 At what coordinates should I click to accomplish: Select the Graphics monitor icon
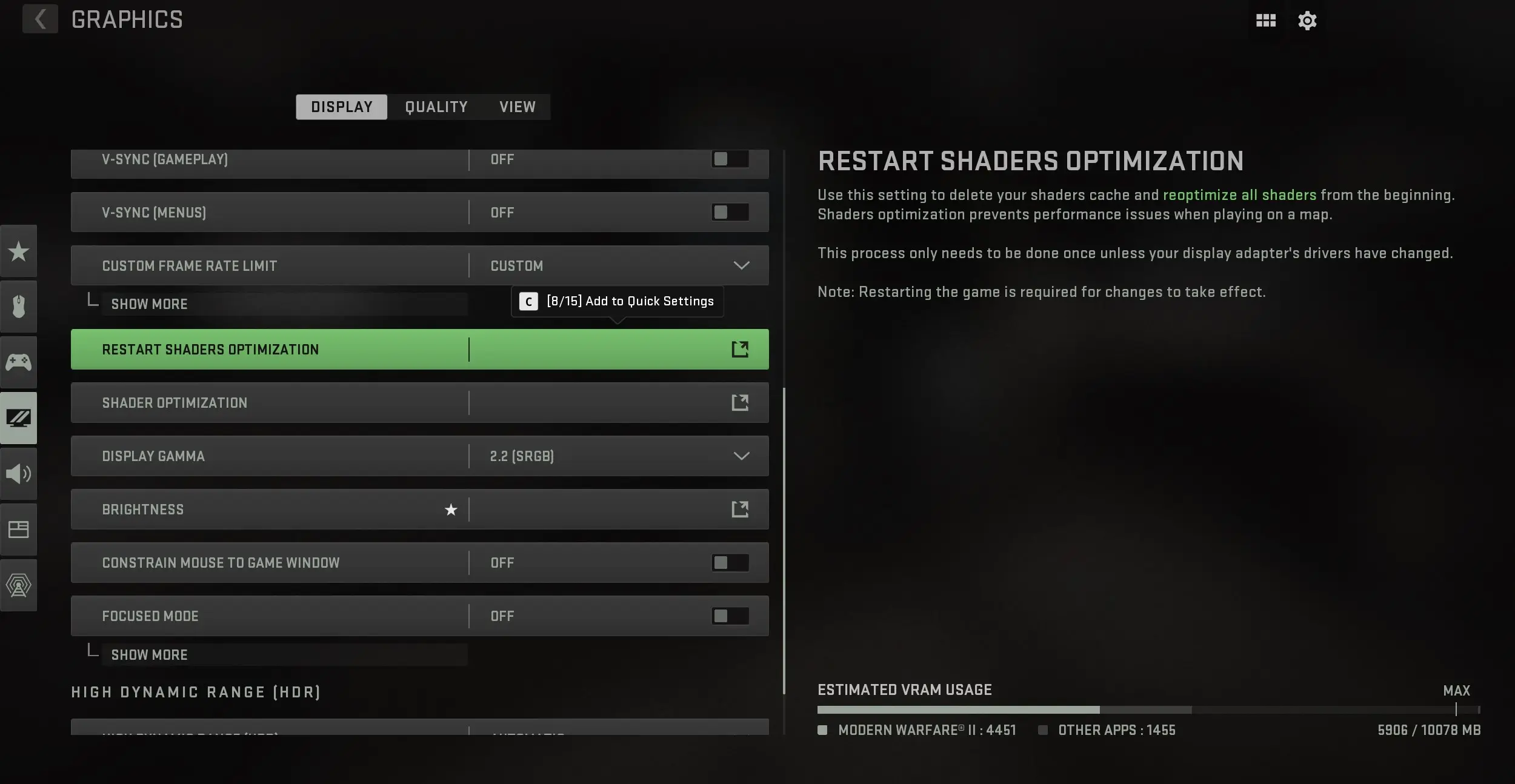[x=19, y=417]
